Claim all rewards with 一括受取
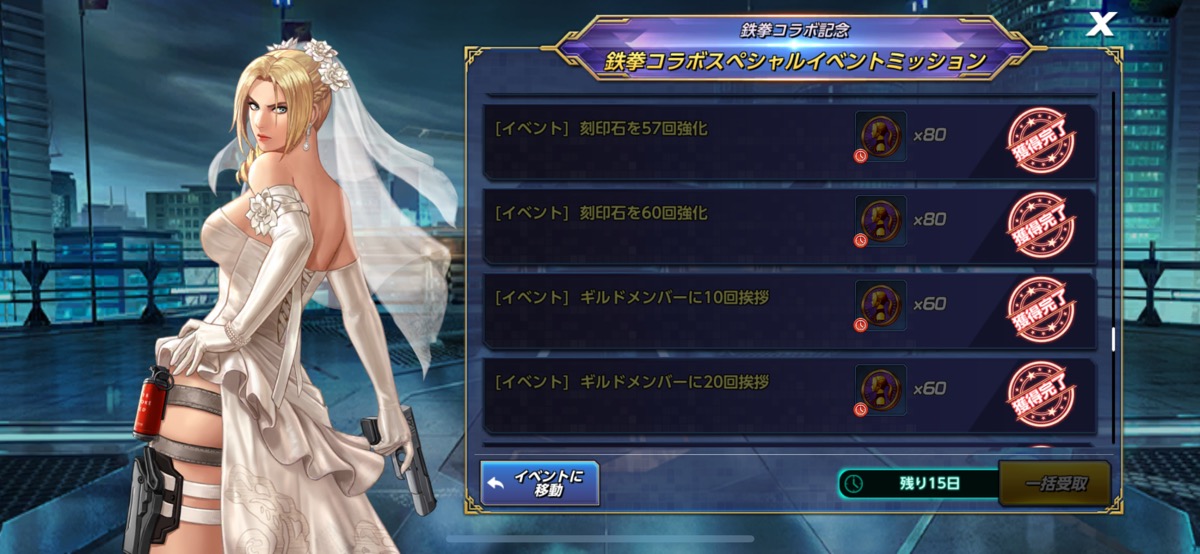 point(1054,484)
